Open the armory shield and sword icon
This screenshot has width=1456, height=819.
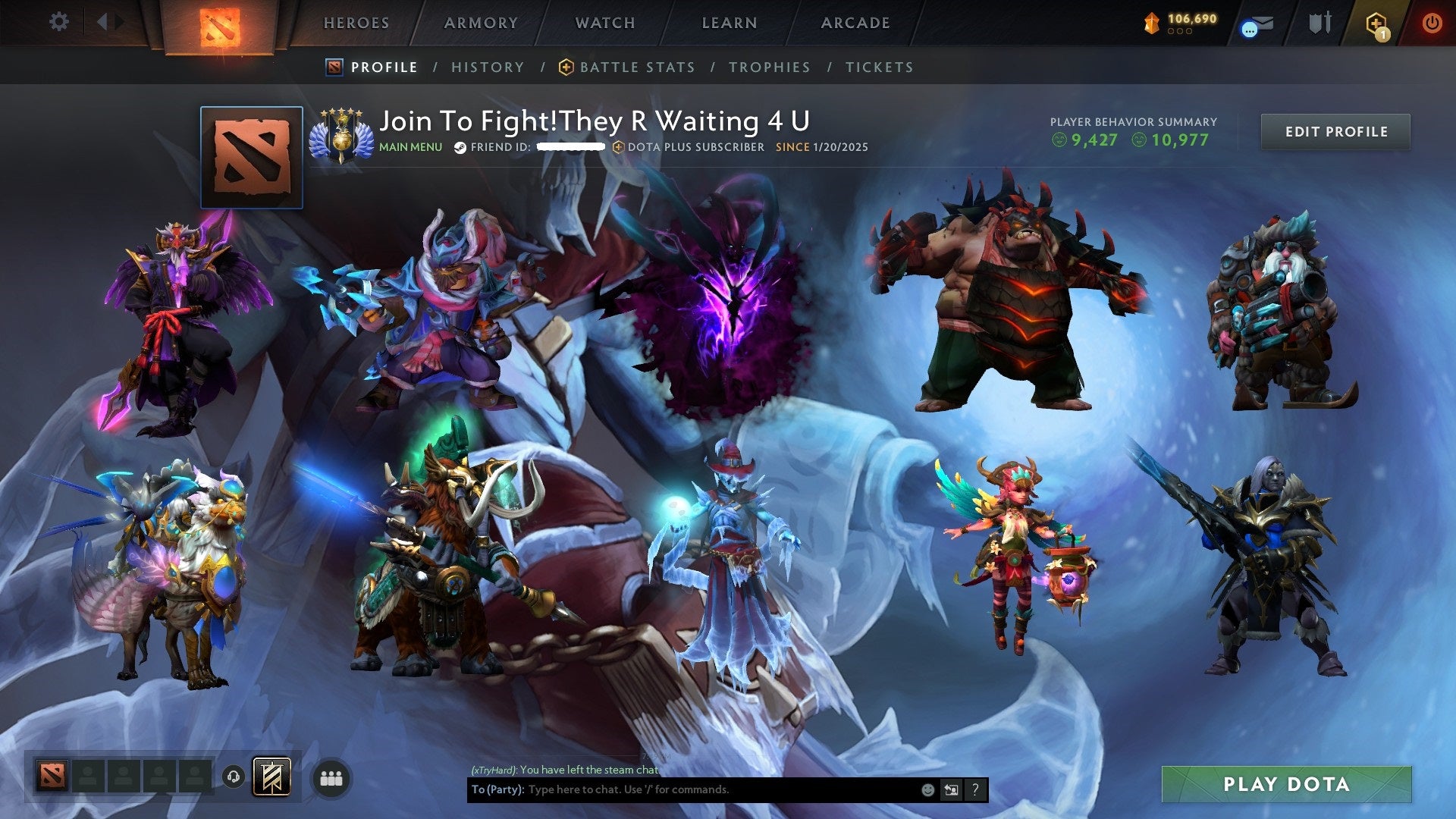tap(1319, 23)
